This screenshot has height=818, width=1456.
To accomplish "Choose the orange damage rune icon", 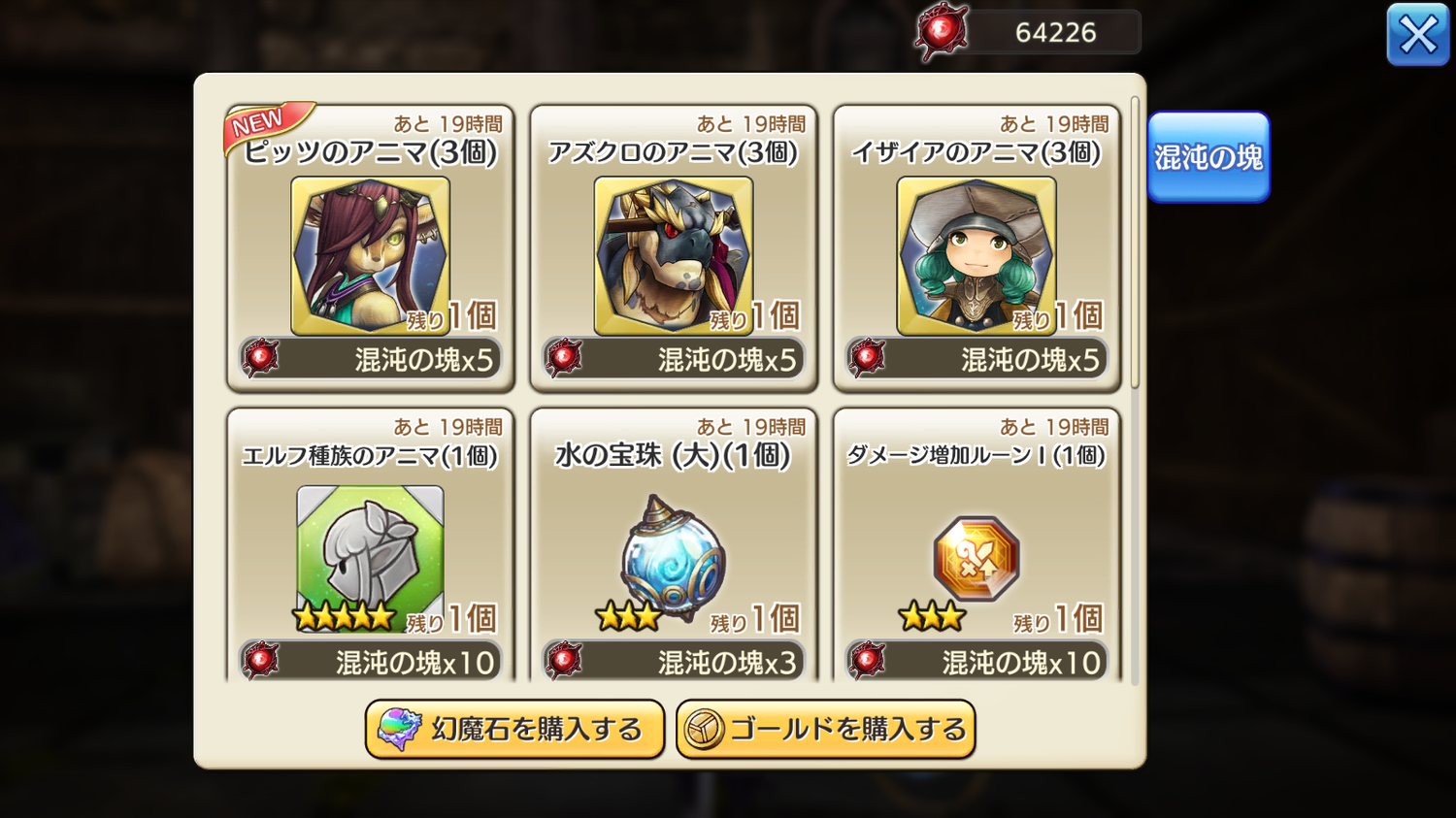I will [976, 559].
